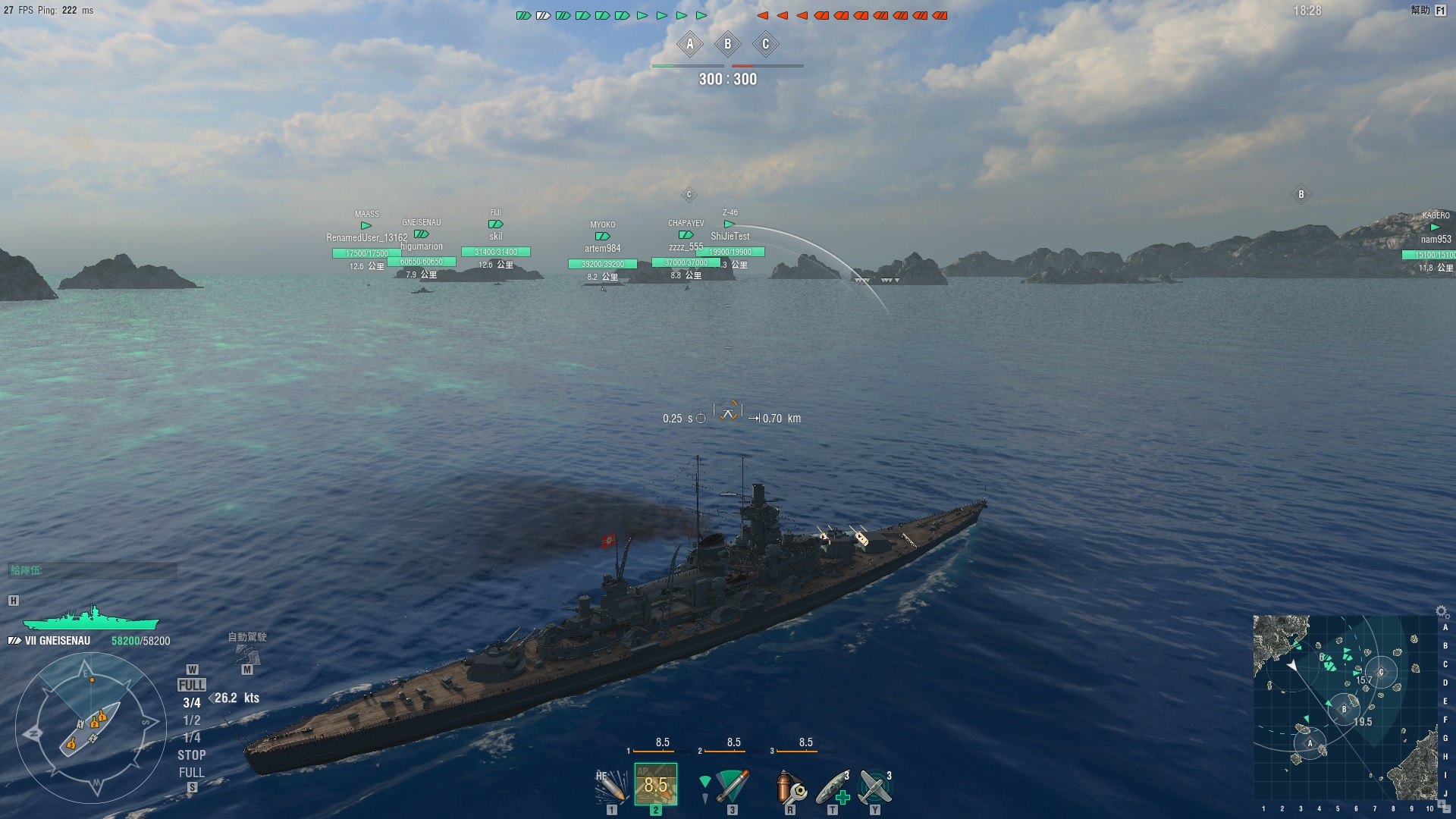Image resolution: width=1456 pixels, height=819 pixels.
Task: Launch the aircraft consumable
Action: (x=875, y=786)
